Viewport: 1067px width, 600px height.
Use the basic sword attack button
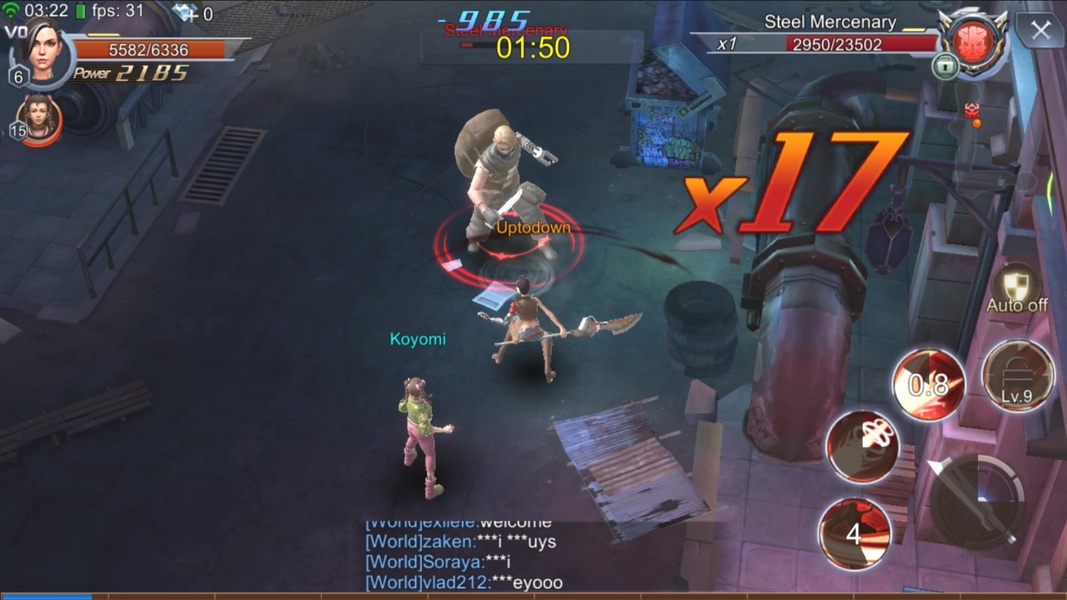[x=976, y=500]
